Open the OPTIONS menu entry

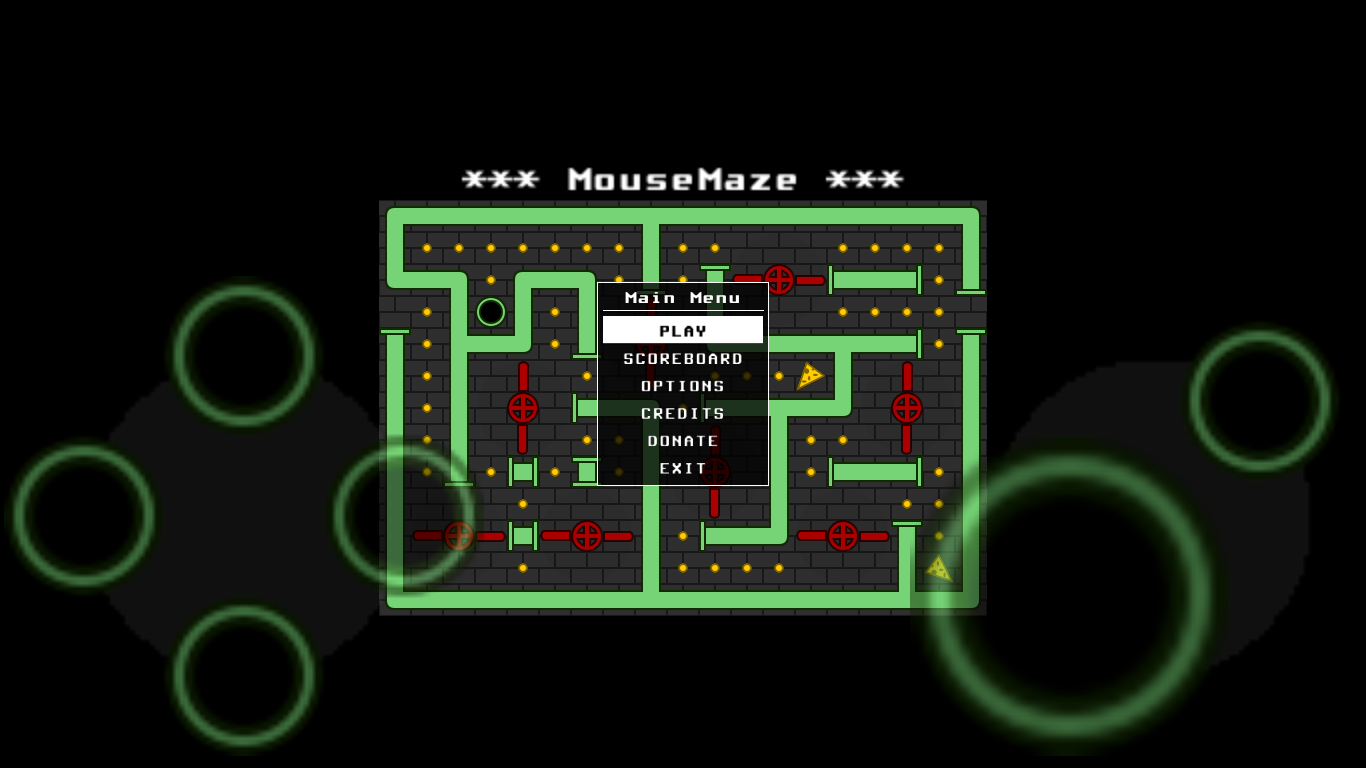[682, 385]
